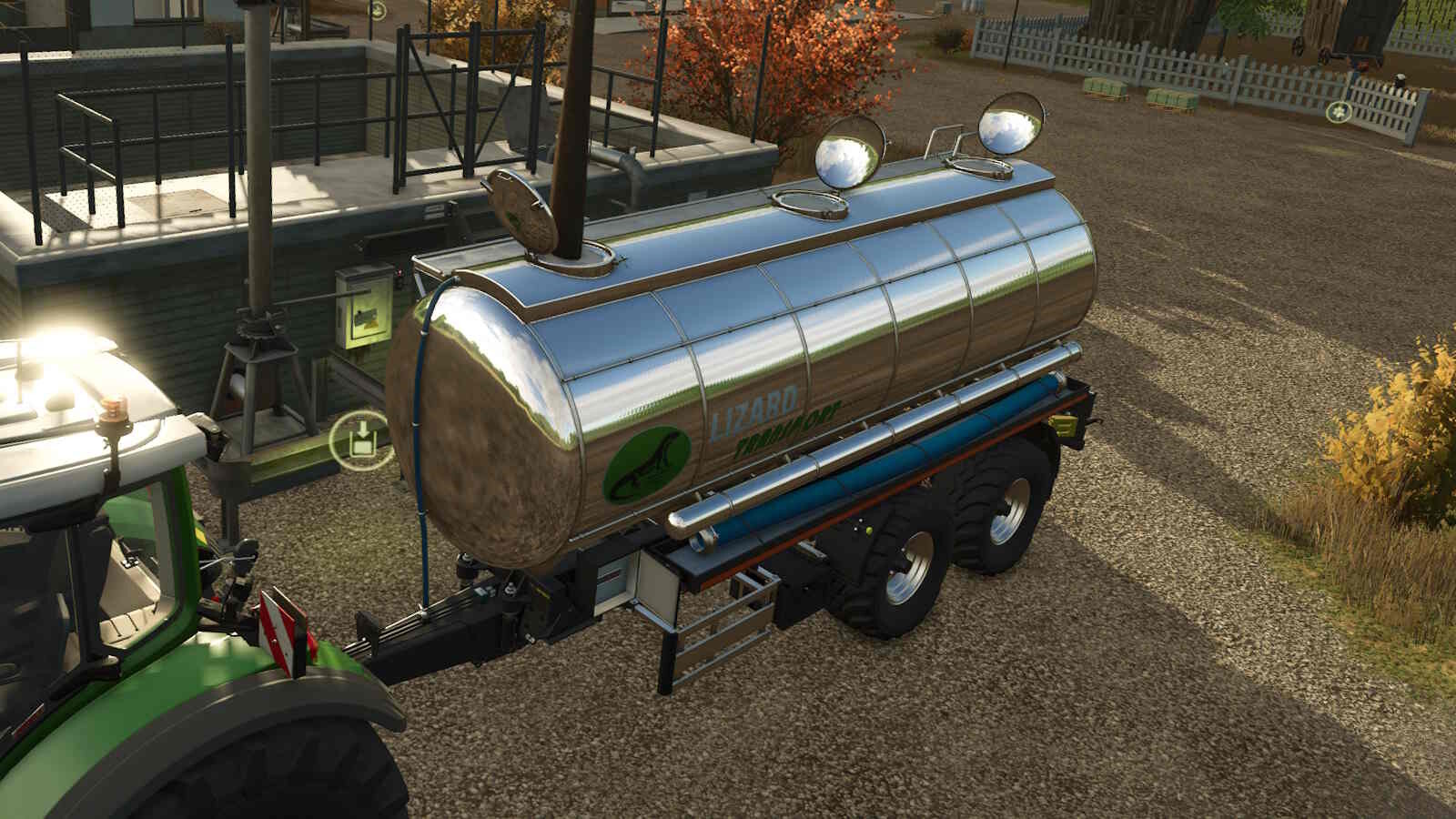Image resolution: width=1456 pixels, height=819 pixels.
Task: Click the orange beacon light on the tractor roof
Action: (112, 409)
